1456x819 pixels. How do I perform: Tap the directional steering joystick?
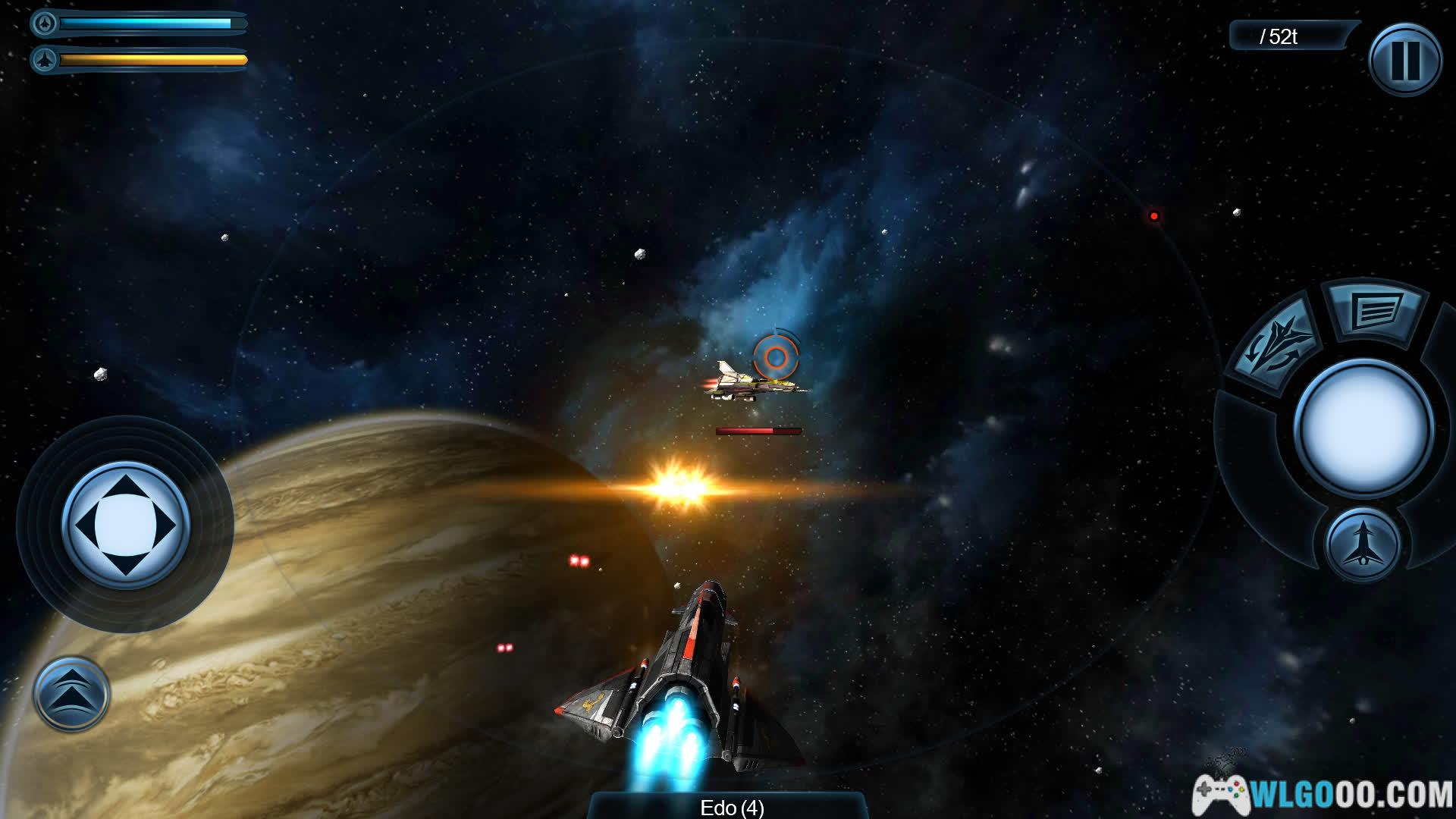(125, 525)
